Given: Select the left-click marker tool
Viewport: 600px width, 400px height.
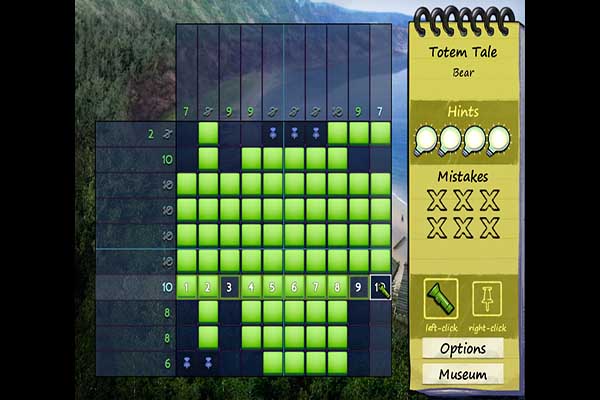Looking at the screenshot, I should pyautogui.click(x=442, y=298).
